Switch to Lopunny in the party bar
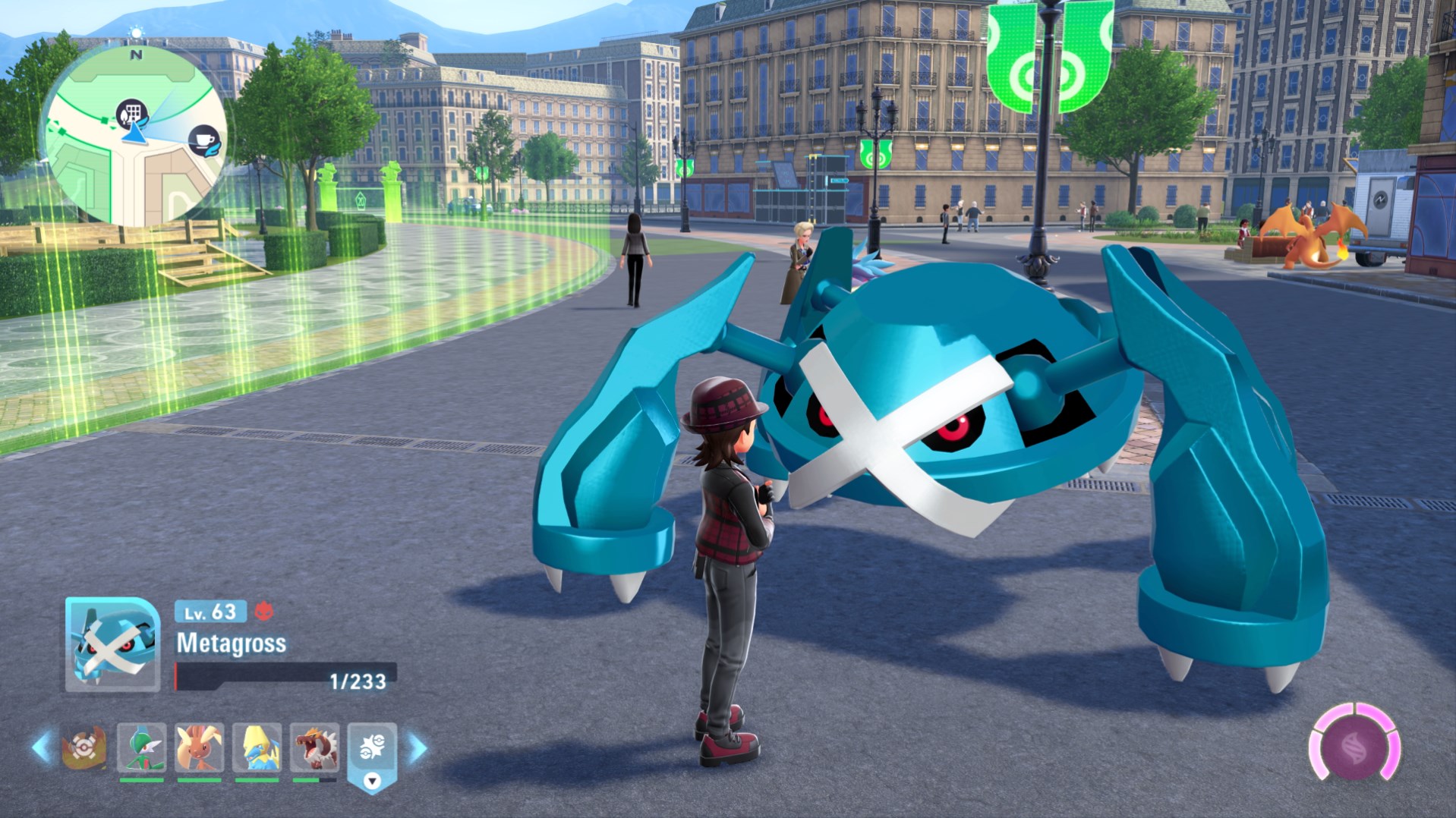Image resolution: width=1456 pixels, height=818 pixels. coord(199,748)
